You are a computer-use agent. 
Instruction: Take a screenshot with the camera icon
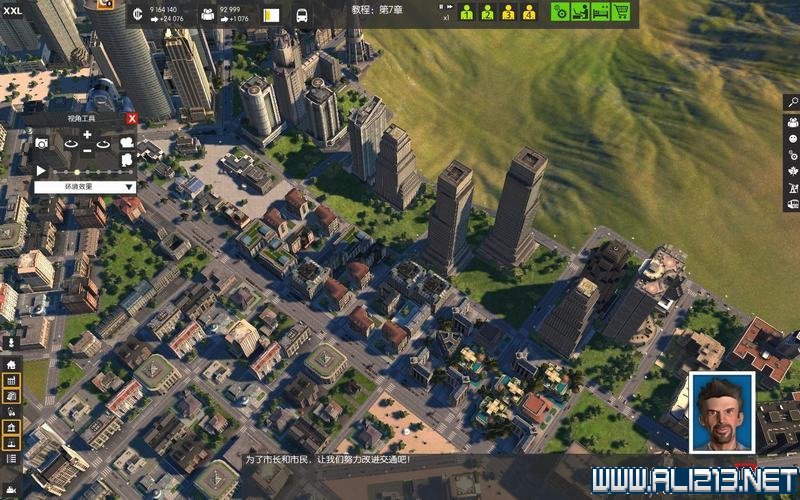42,144
